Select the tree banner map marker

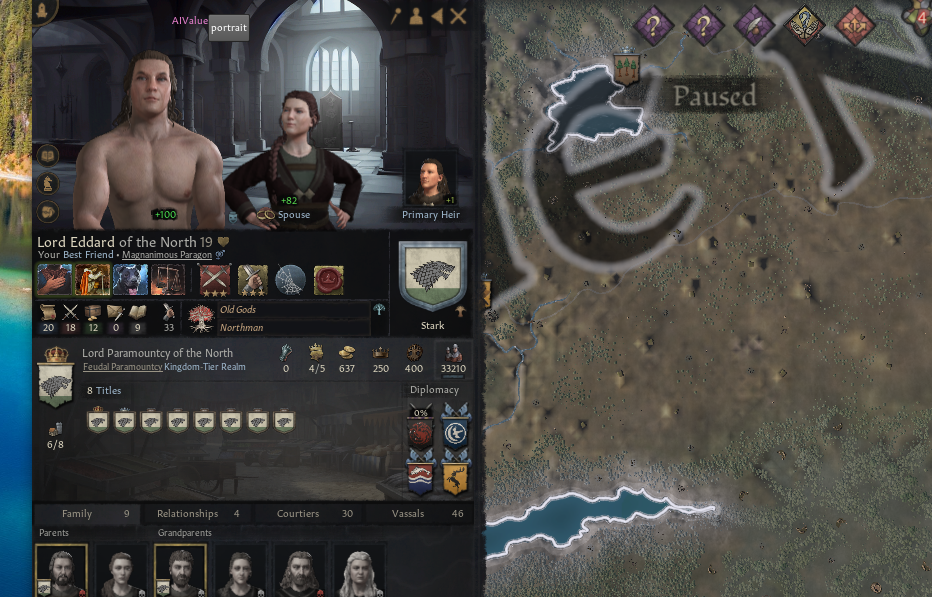(x=627, y=68)
